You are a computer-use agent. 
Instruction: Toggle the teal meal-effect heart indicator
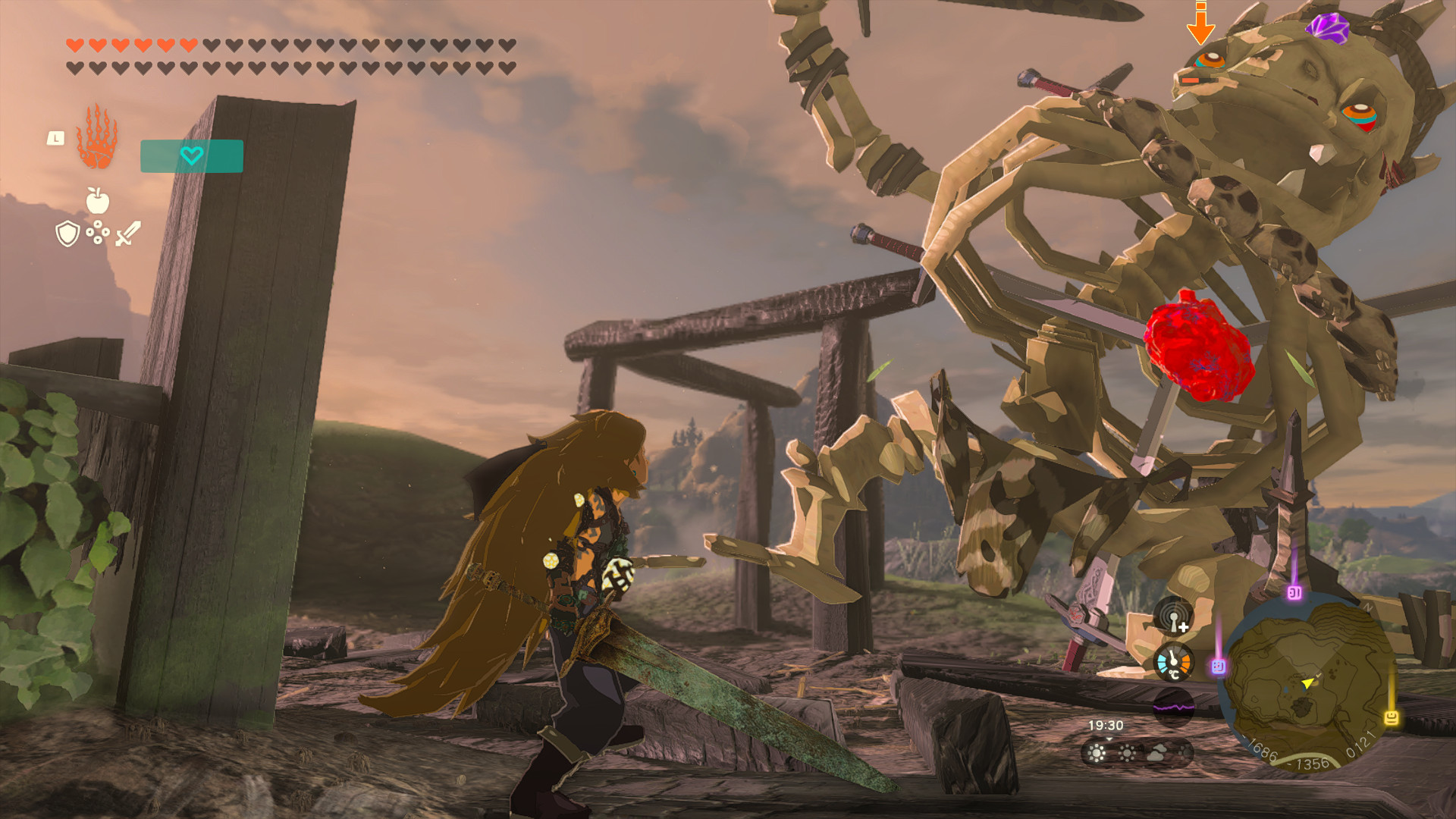tap(193, 156)
